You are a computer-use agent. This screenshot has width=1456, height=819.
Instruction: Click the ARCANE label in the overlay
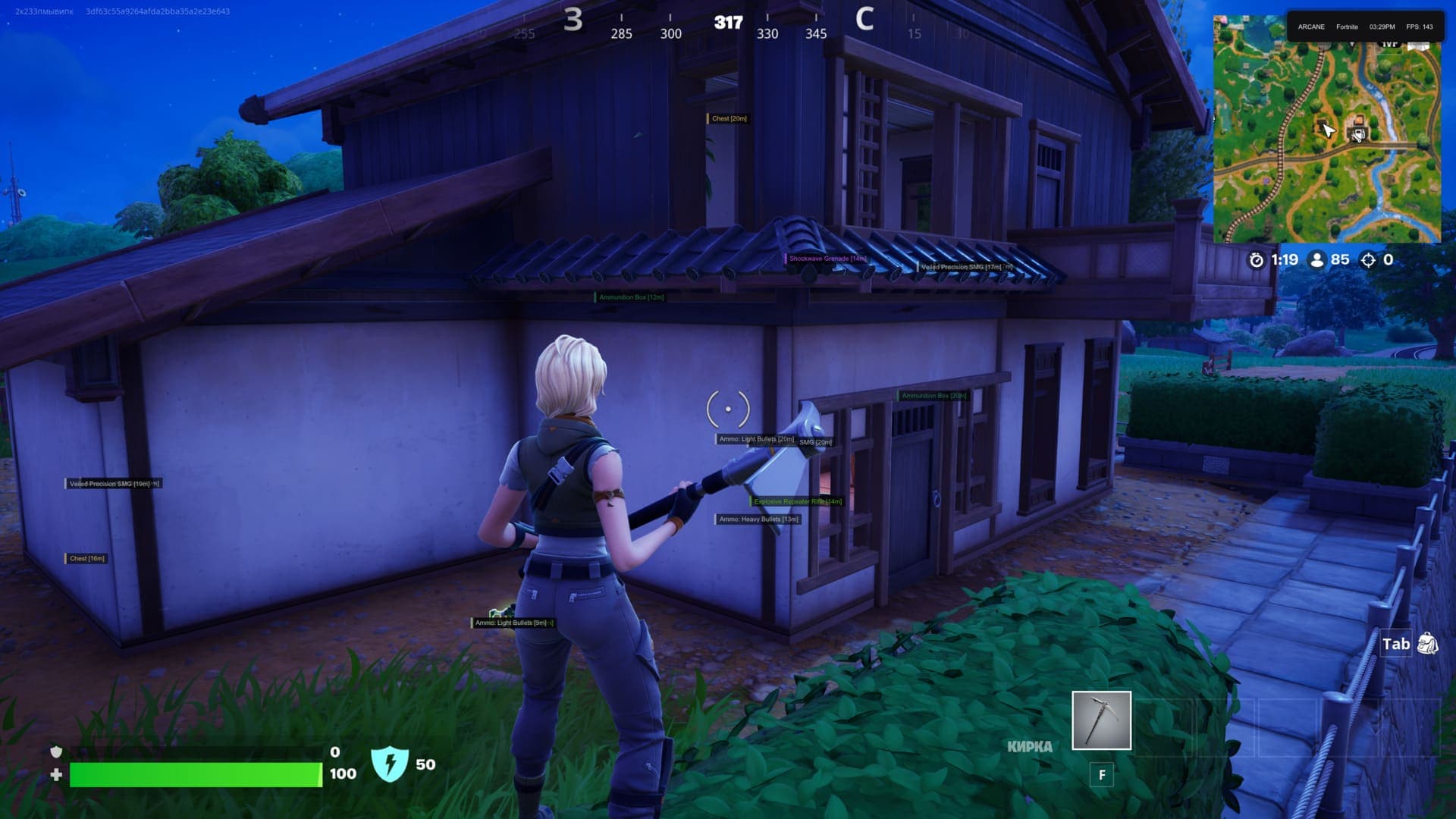click(1311, 27)
